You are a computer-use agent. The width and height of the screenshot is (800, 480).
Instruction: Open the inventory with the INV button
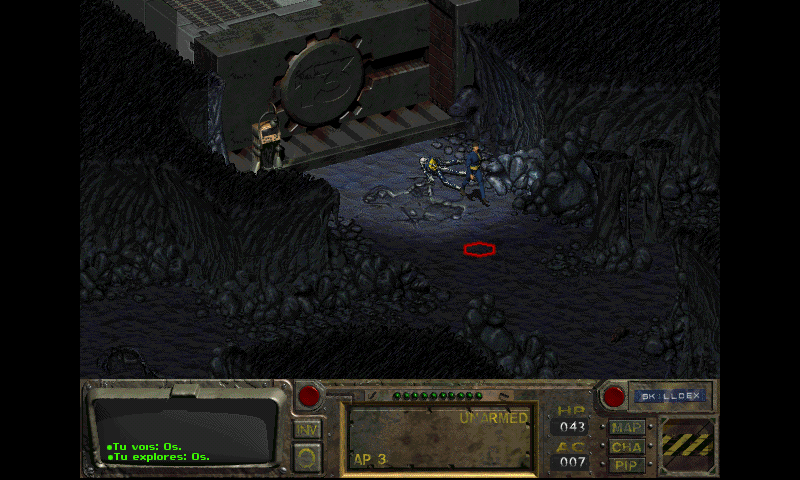coord(308,429)
